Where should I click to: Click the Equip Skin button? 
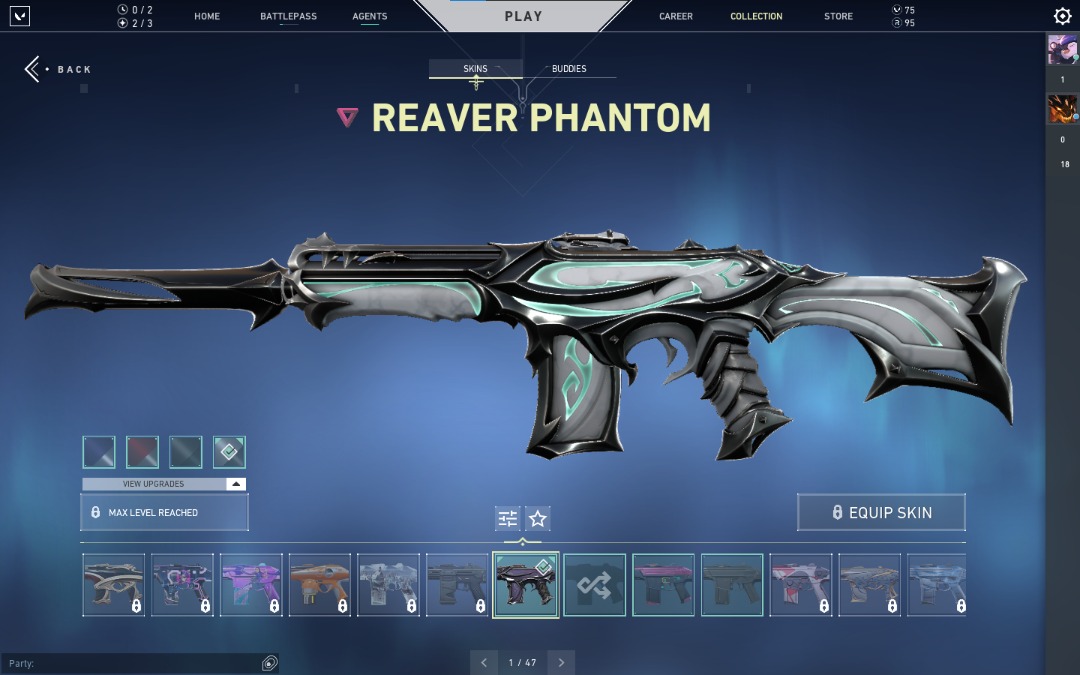(881, 512)
